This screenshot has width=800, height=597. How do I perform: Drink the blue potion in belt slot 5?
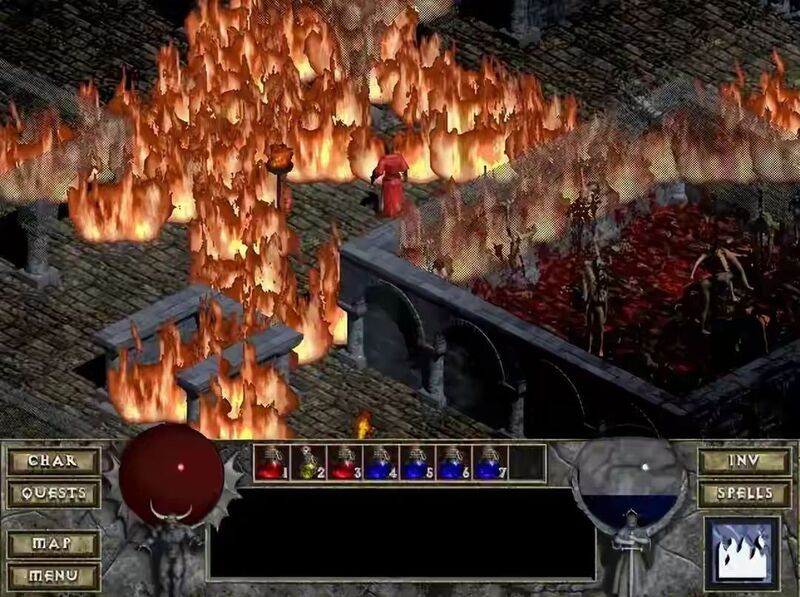417,463
